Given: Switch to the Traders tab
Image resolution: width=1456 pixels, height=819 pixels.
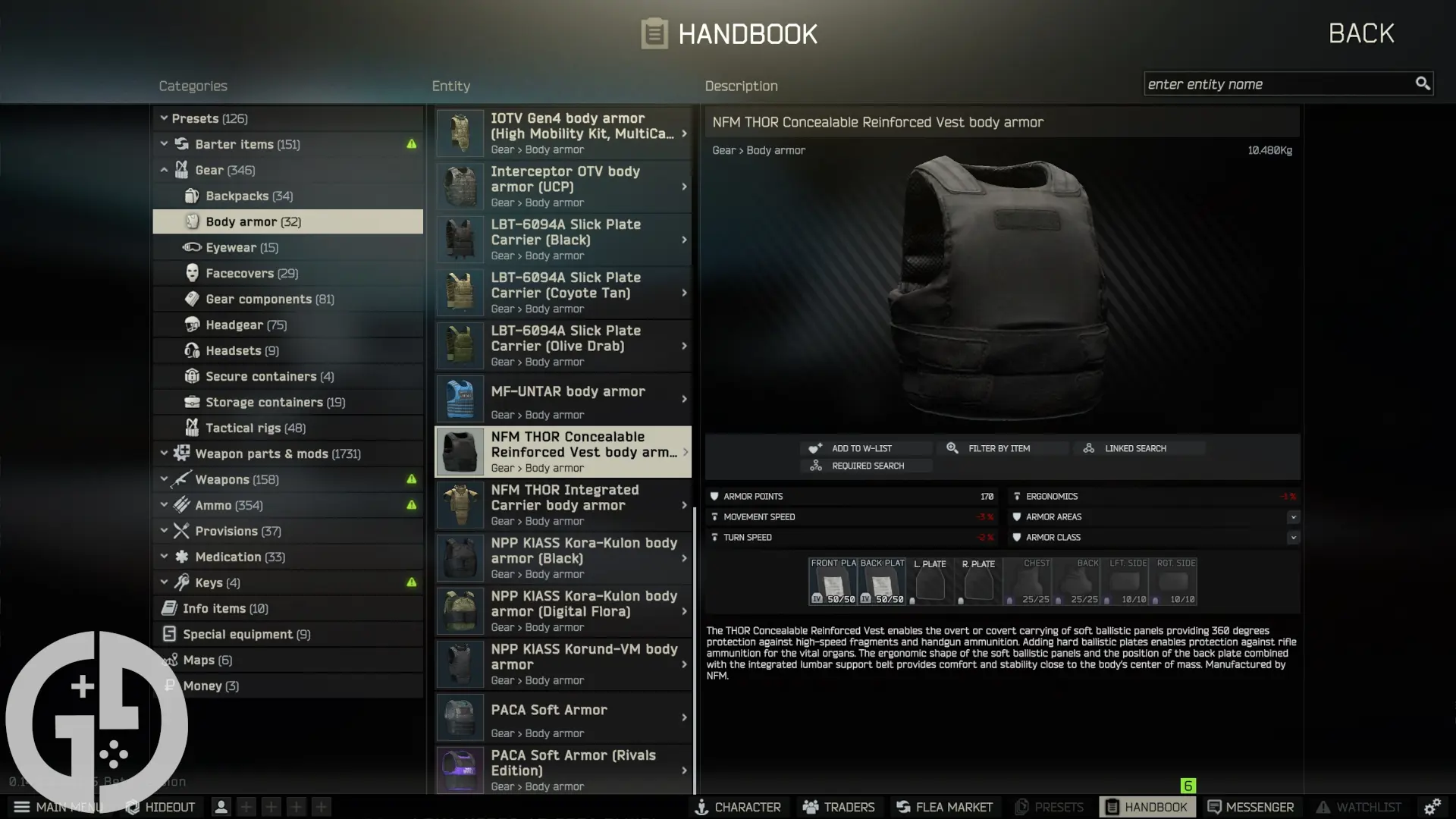Looking at the screenshot, I should pos(839,807).
